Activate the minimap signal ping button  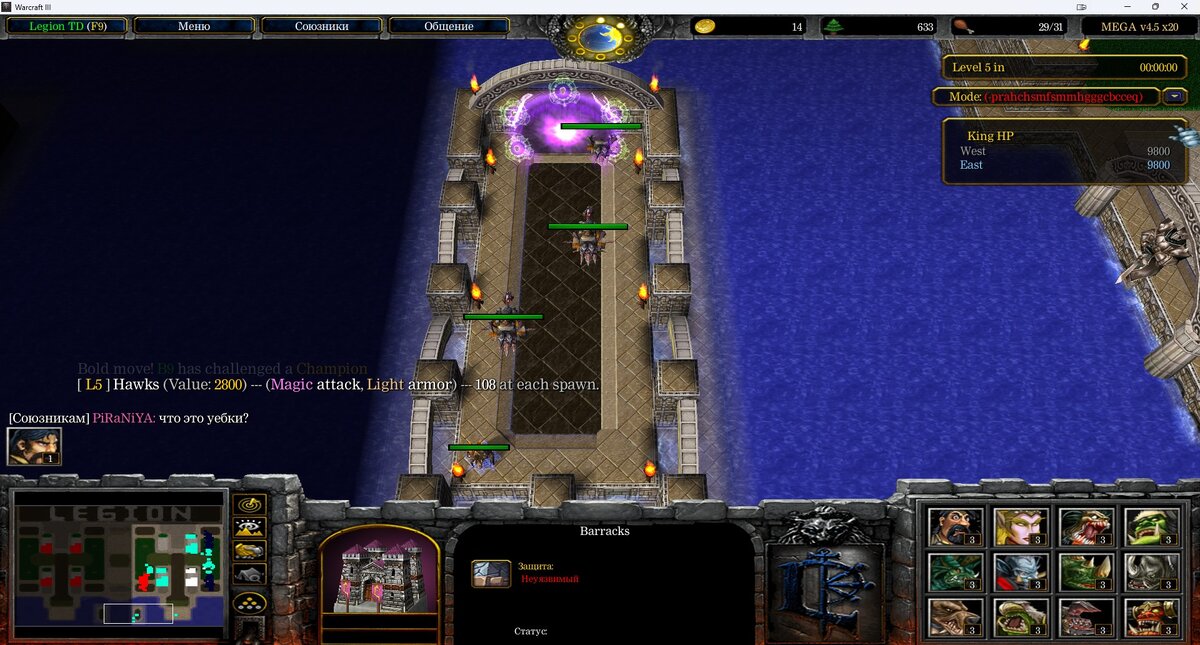tap(249, 504)
